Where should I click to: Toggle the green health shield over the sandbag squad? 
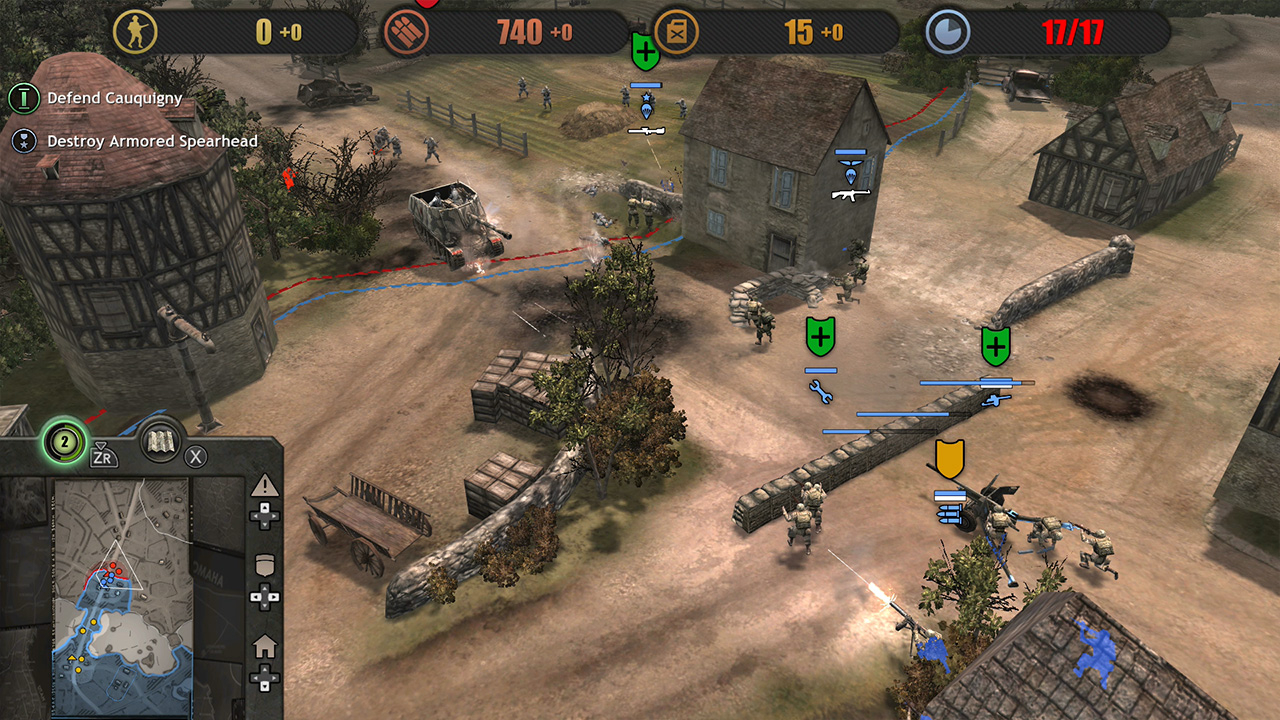818,338
